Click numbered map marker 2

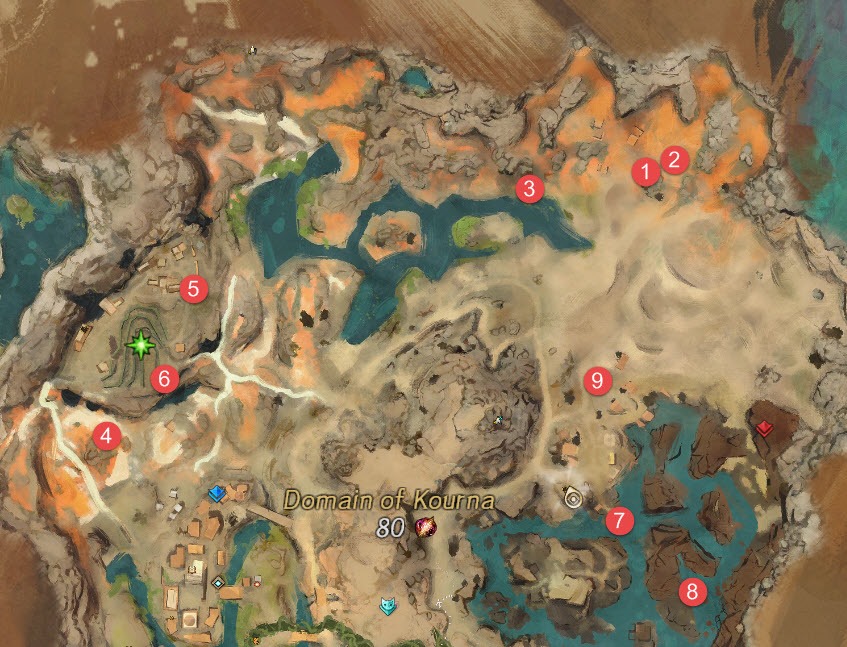(x=675, y=159)
